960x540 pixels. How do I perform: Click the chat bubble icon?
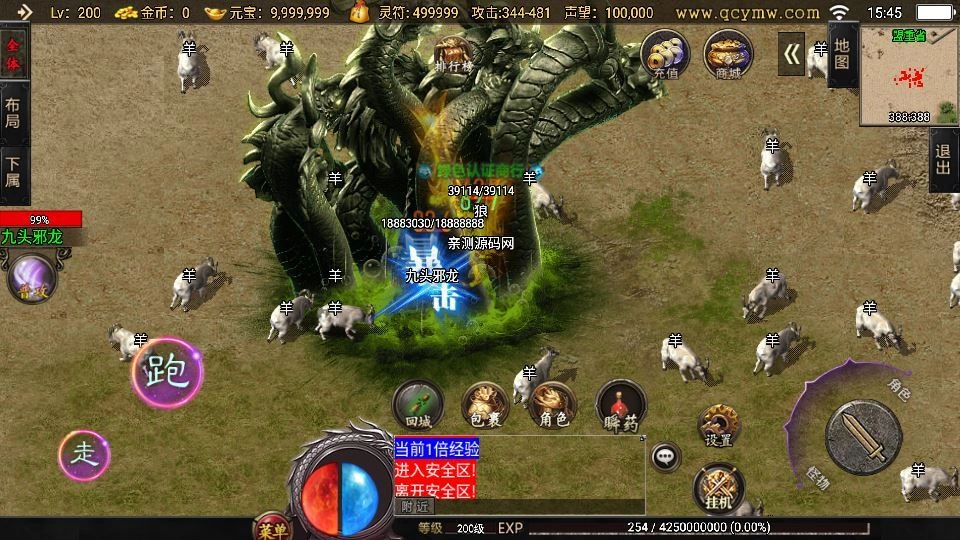click(x=664, y=457)
